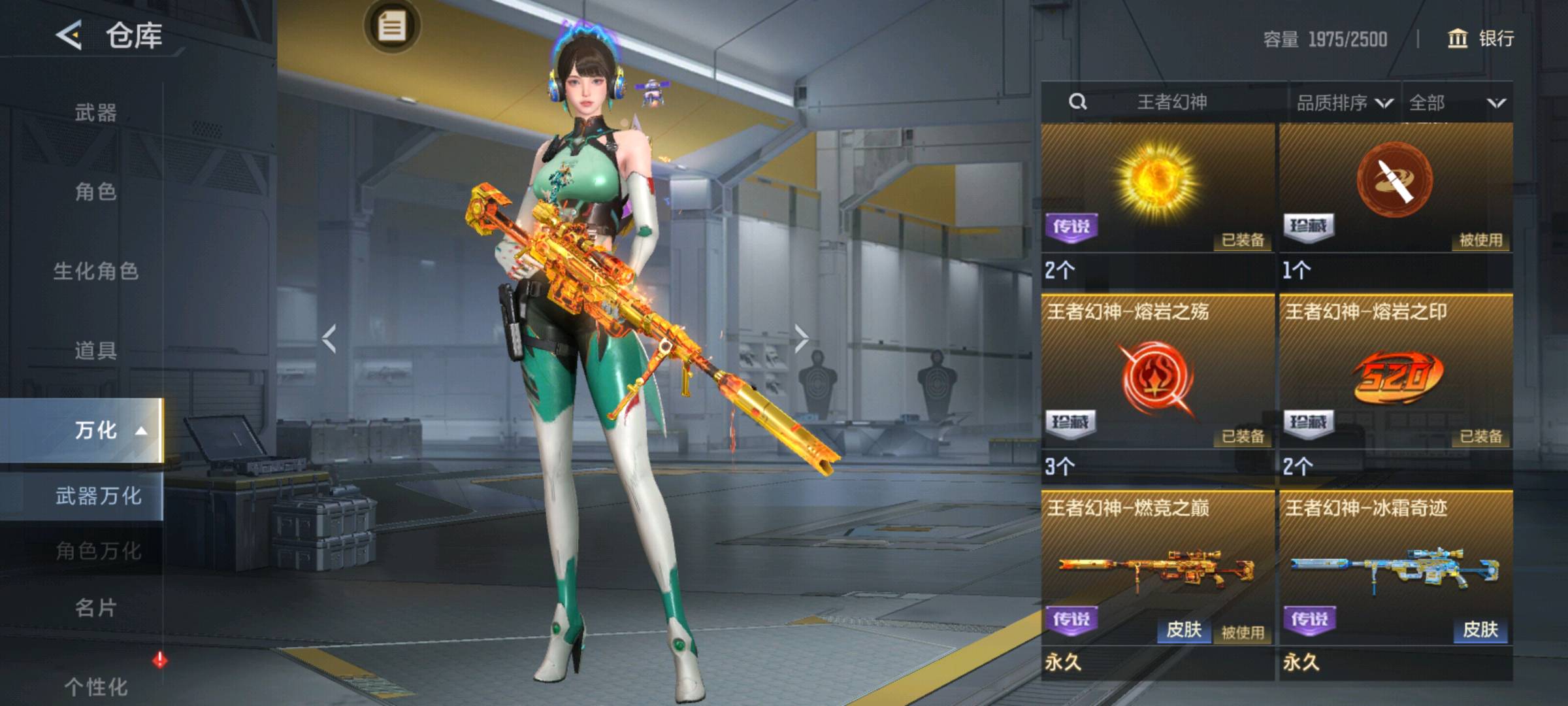
Task: Open the 银行 bank
Action: pos(1481,39)
